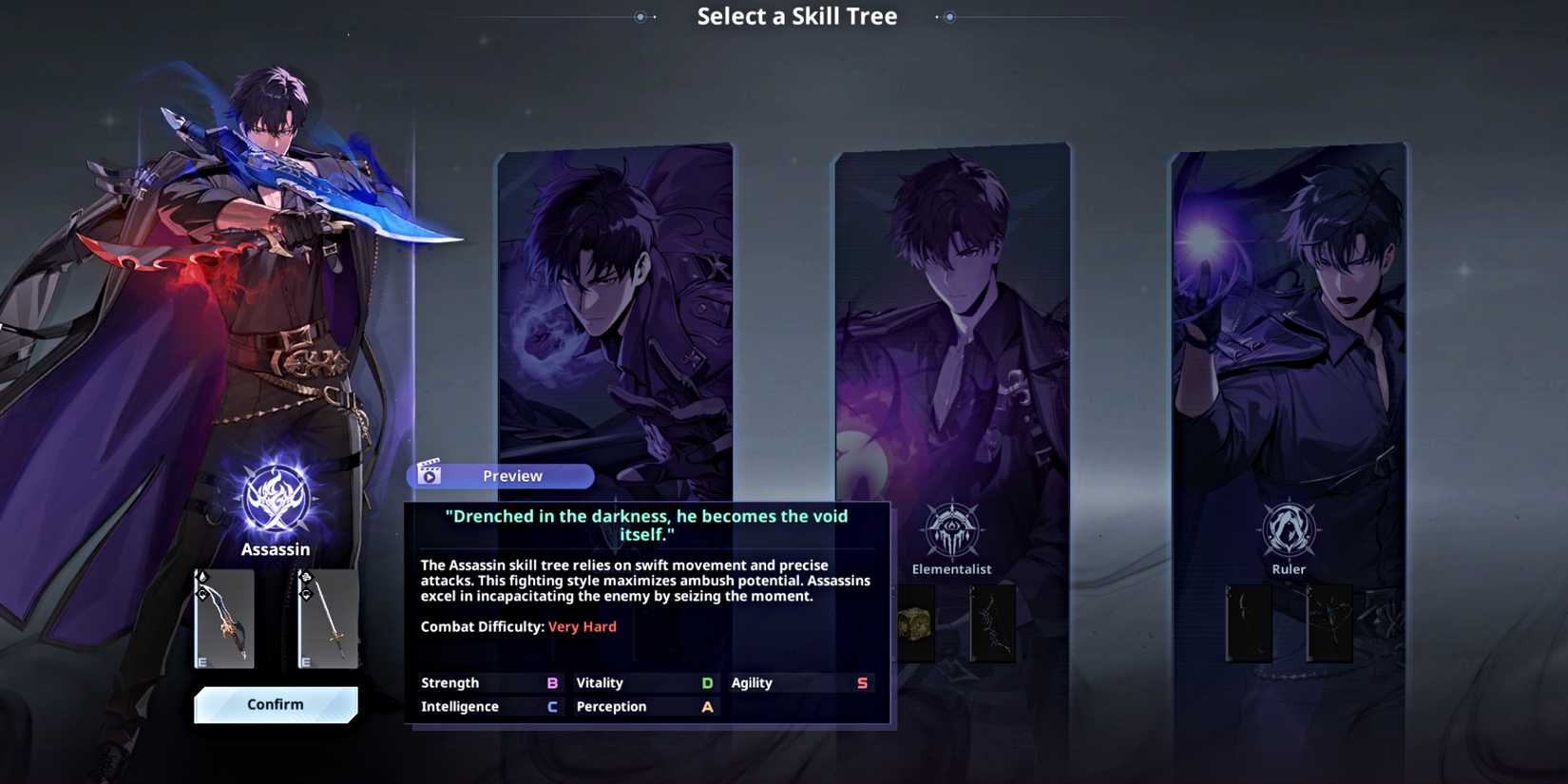Screen dimensions: 1568x784
Task: Click the left dot ornament beside the title
Action: [x=640, y=16]
